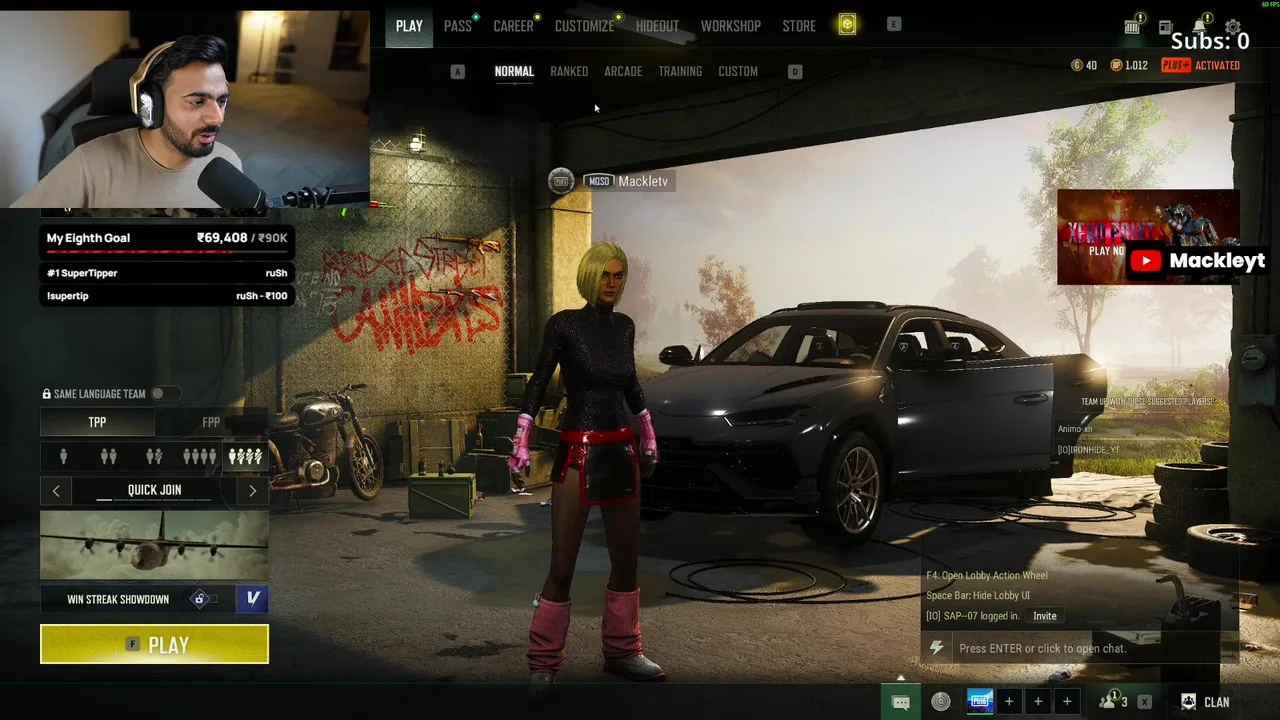
Task: Start matchmaking with the yellow PLAY button
Action: coord(154,645)
